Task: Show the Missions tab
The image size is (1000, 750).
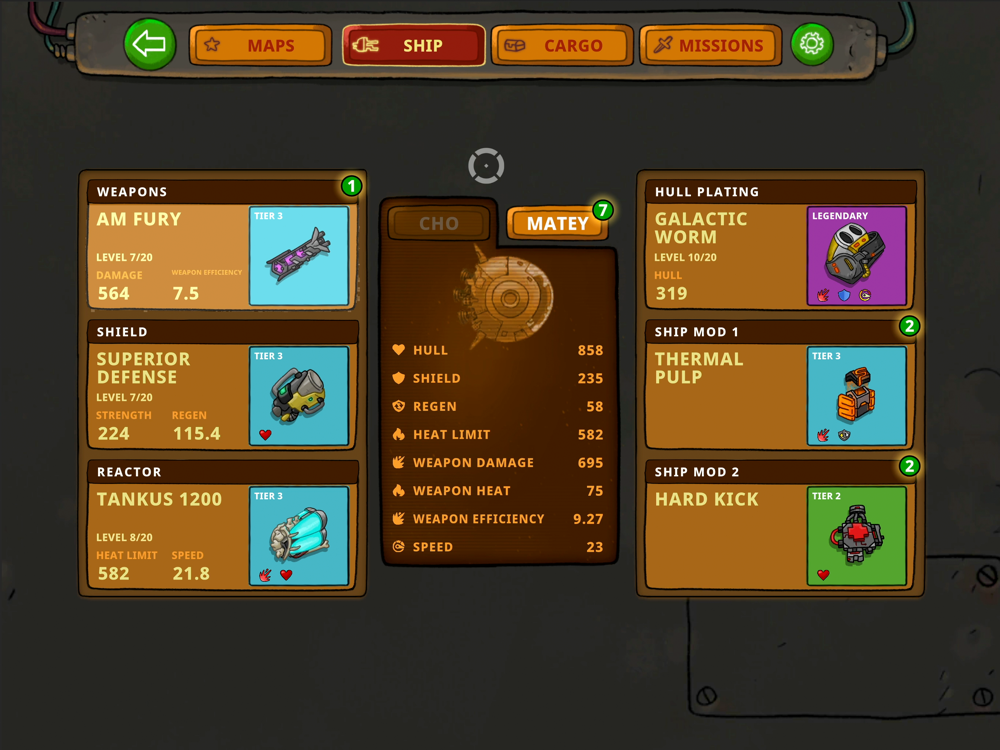Action: tap(710, 45)
